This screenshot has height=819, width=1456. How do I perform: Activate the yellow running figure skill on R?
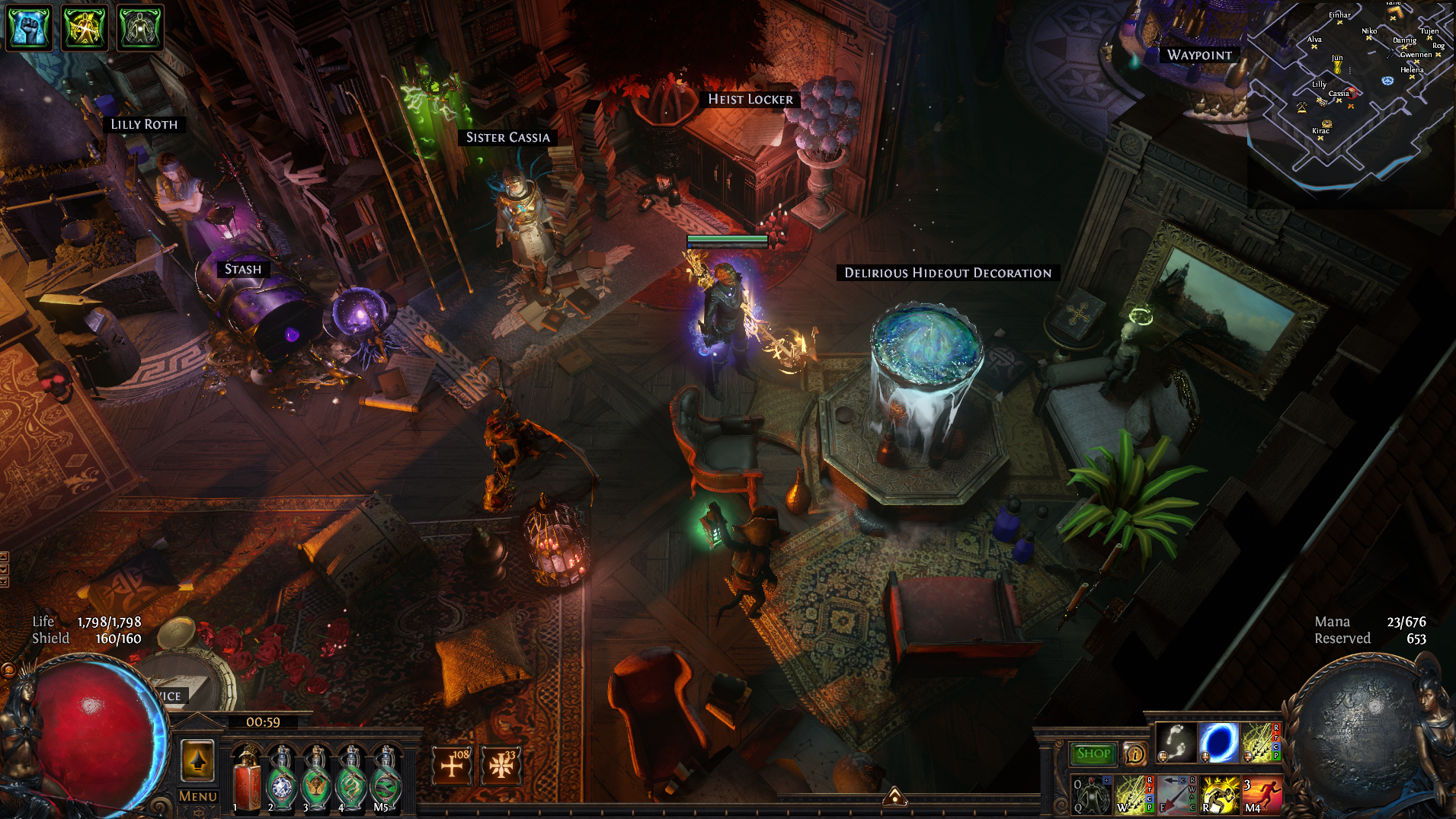(x=1220, y=795)
